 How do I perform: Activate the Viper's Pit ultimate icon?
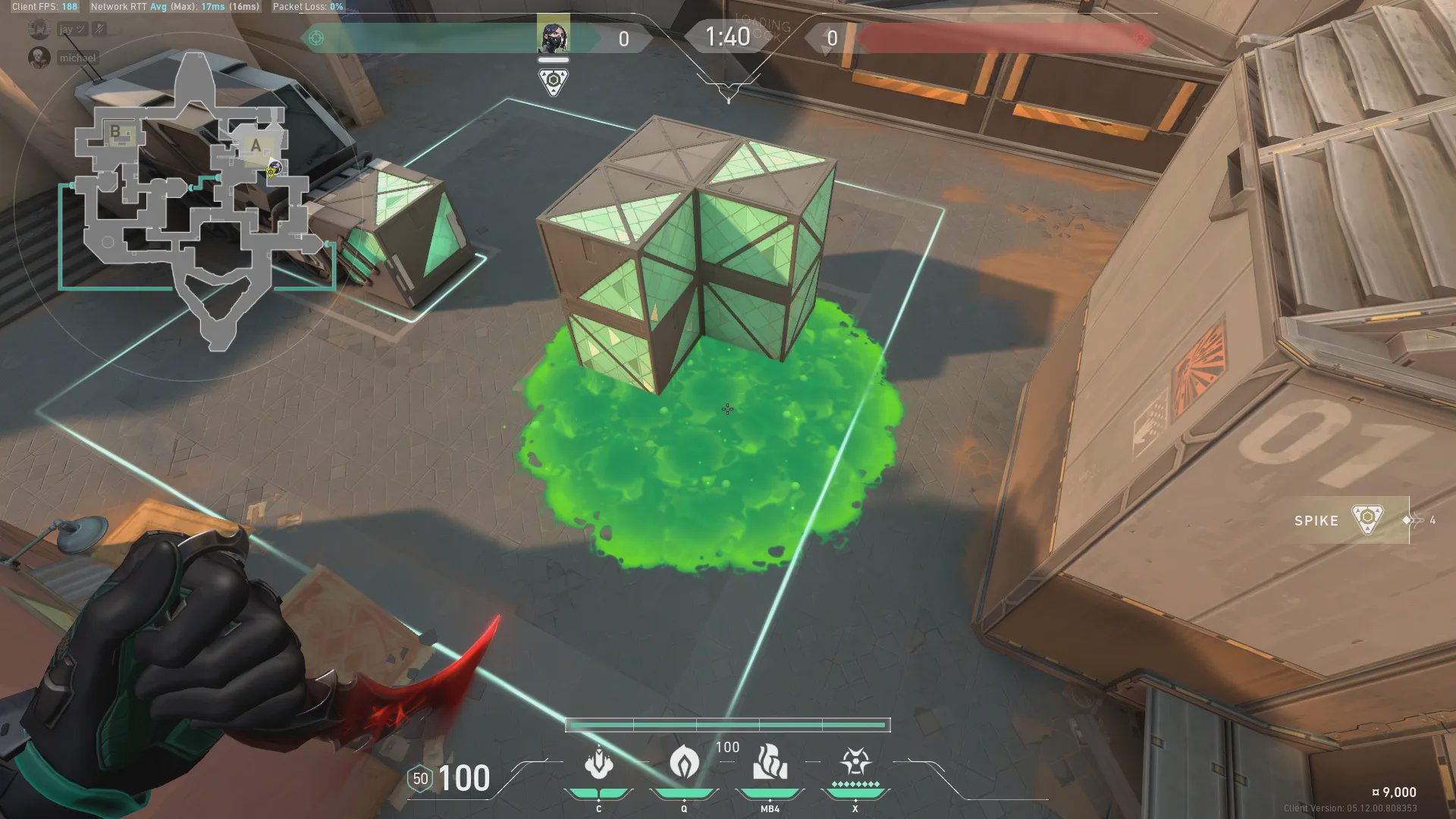click(855, 761)
